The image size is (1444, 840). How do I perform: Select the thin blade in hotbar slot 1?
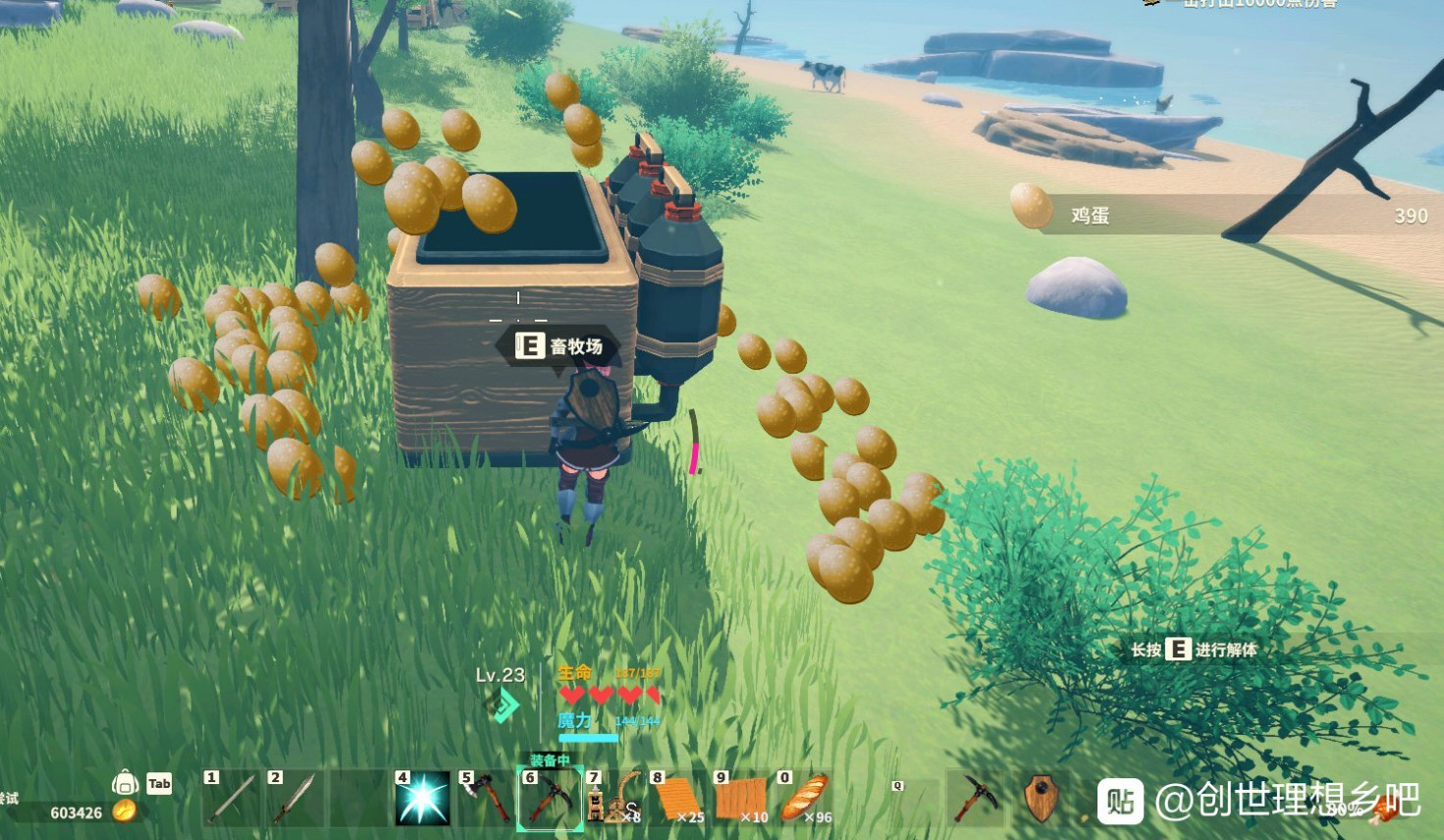232,799
